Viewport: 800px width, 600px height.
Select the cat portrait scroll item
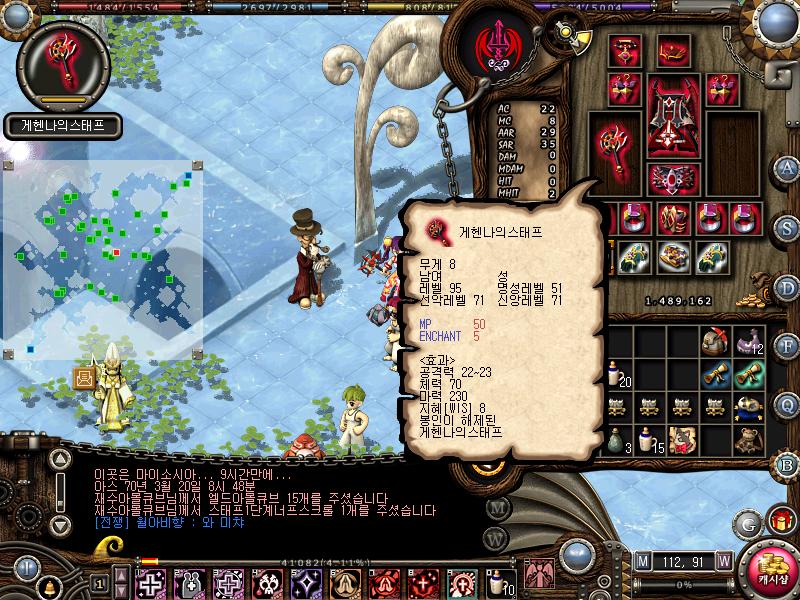click(683, 437)
